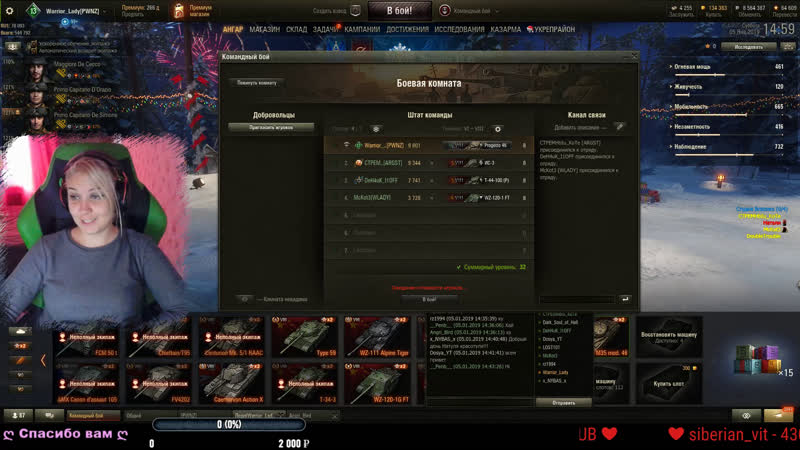Open the ИССЛЕДОВАНИЯ tab

[460, 30]
